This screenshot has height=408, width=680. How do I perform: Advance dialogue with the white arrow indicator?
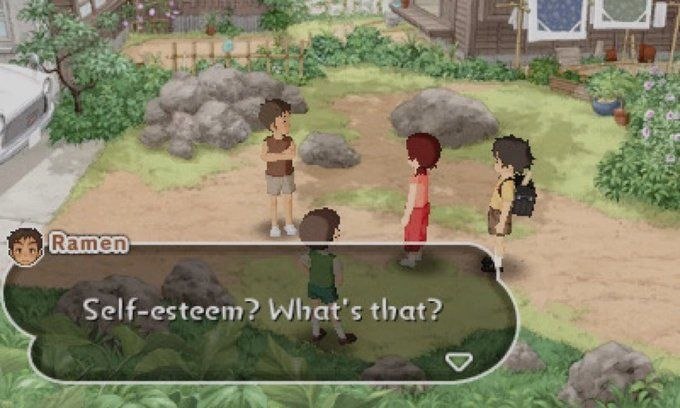[458, 361]
